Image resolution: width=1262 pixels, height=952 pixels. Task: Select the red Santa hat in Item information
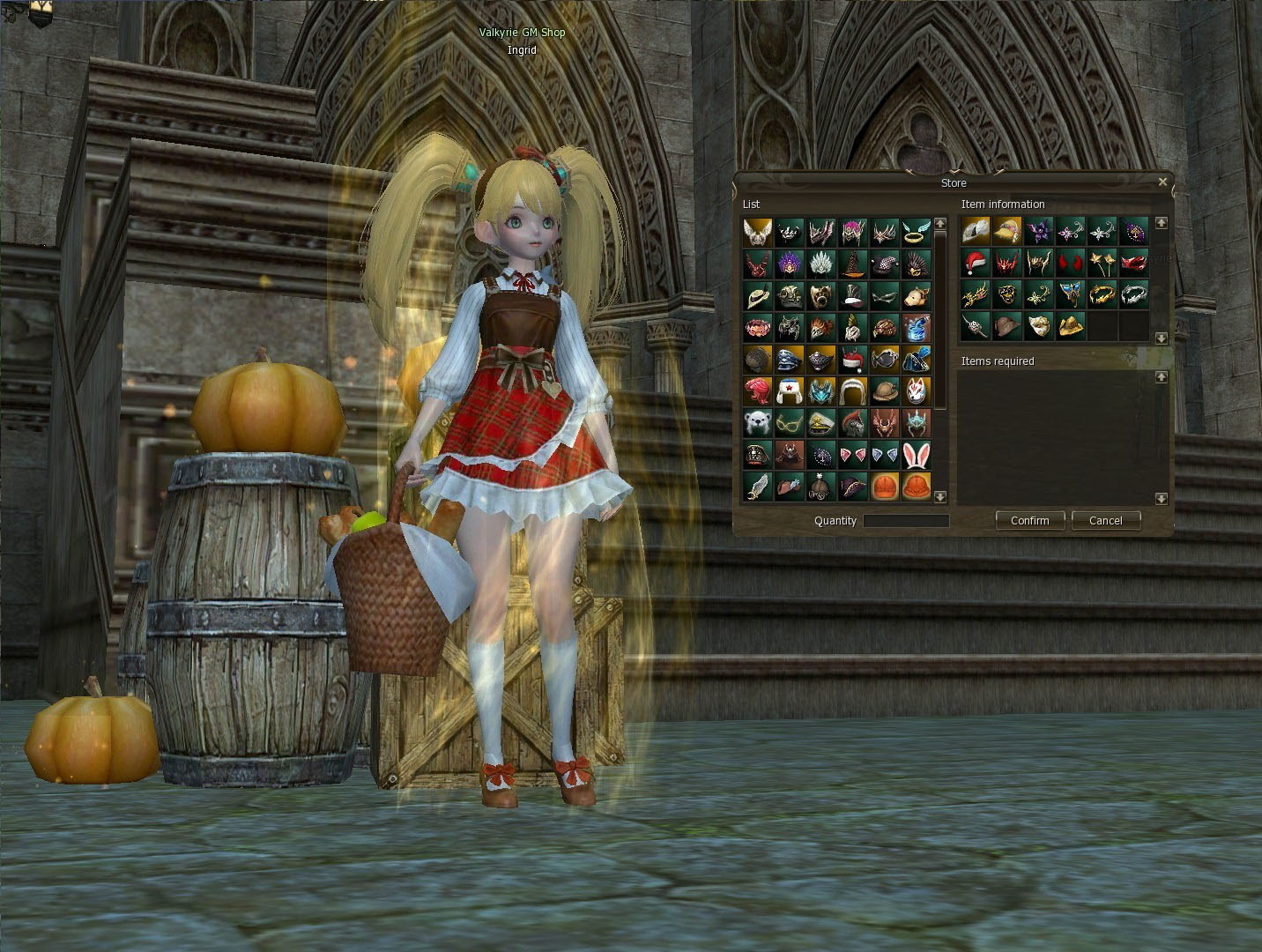click(x=975, y=263)
